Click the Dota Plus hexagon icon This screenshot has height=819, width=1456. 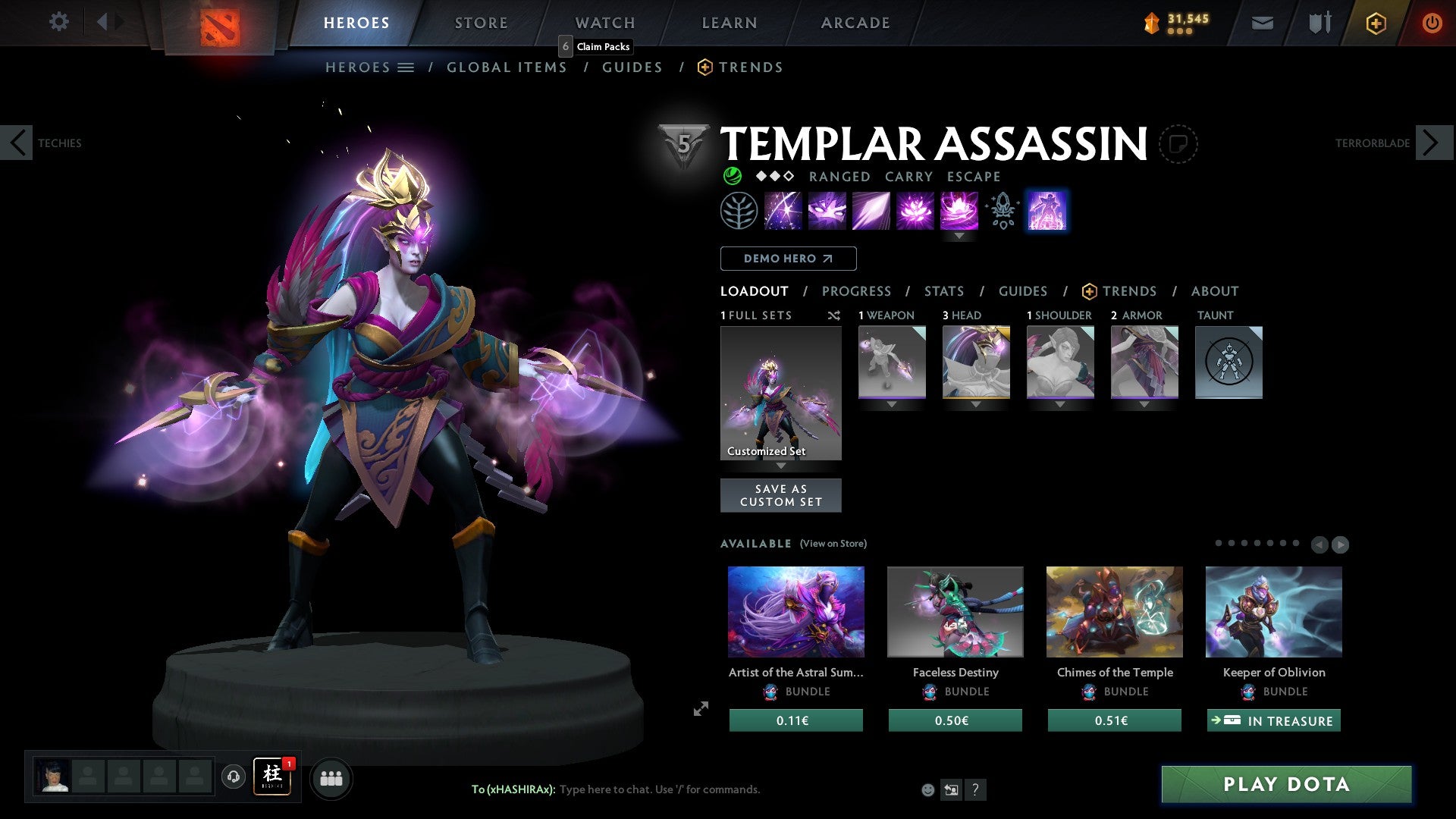click(x=1375, y=23)
